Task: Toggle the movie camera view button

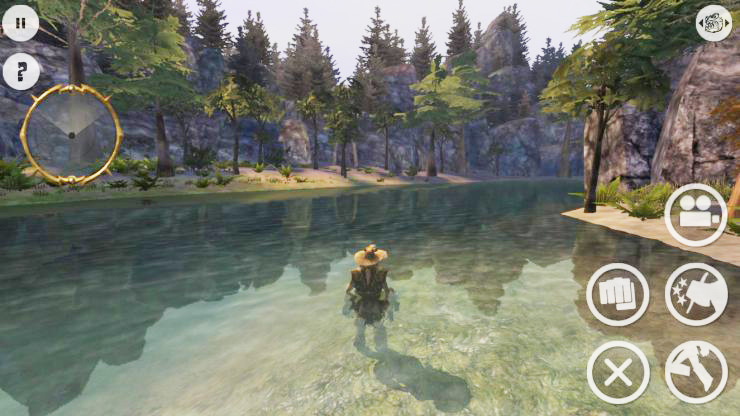Action: [x=695, y=215]
